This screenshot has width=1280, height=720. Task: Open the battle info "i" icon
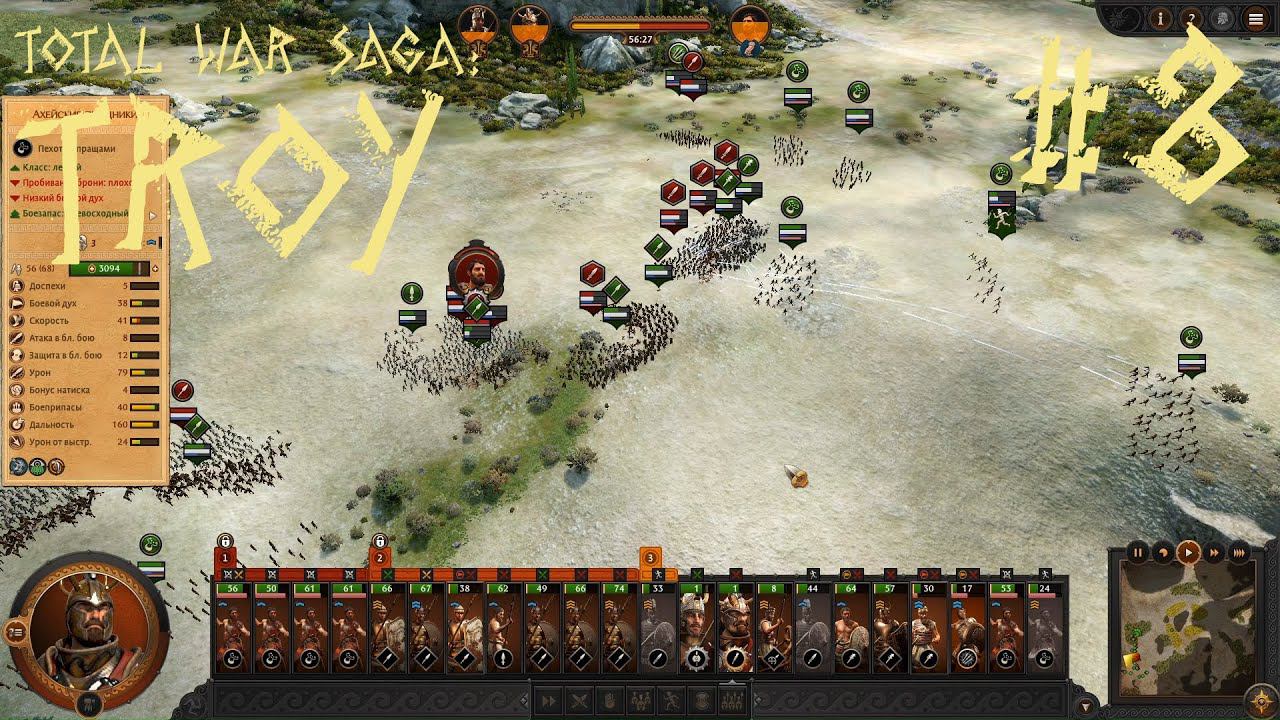pos(1160,18)
